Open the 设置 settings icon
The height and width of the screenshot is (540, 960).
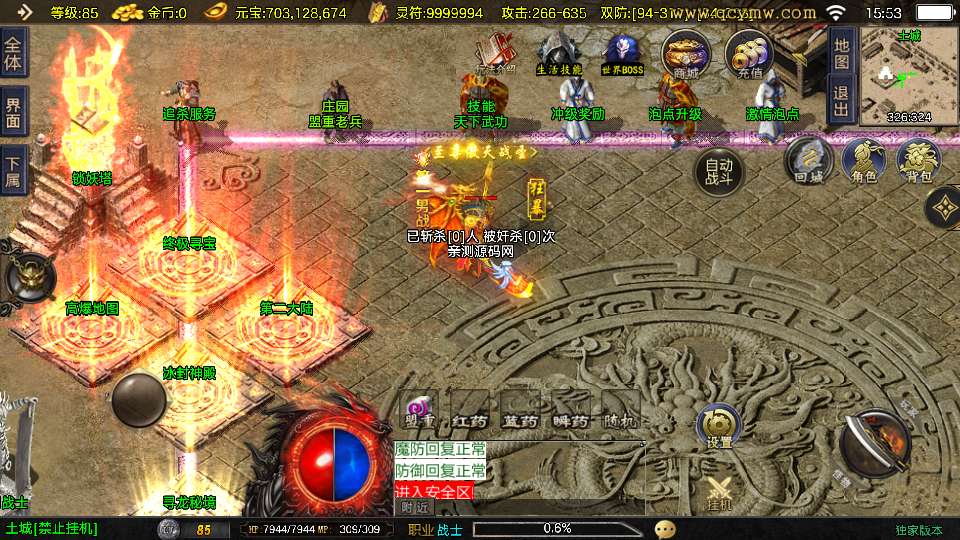coord(719,426)
